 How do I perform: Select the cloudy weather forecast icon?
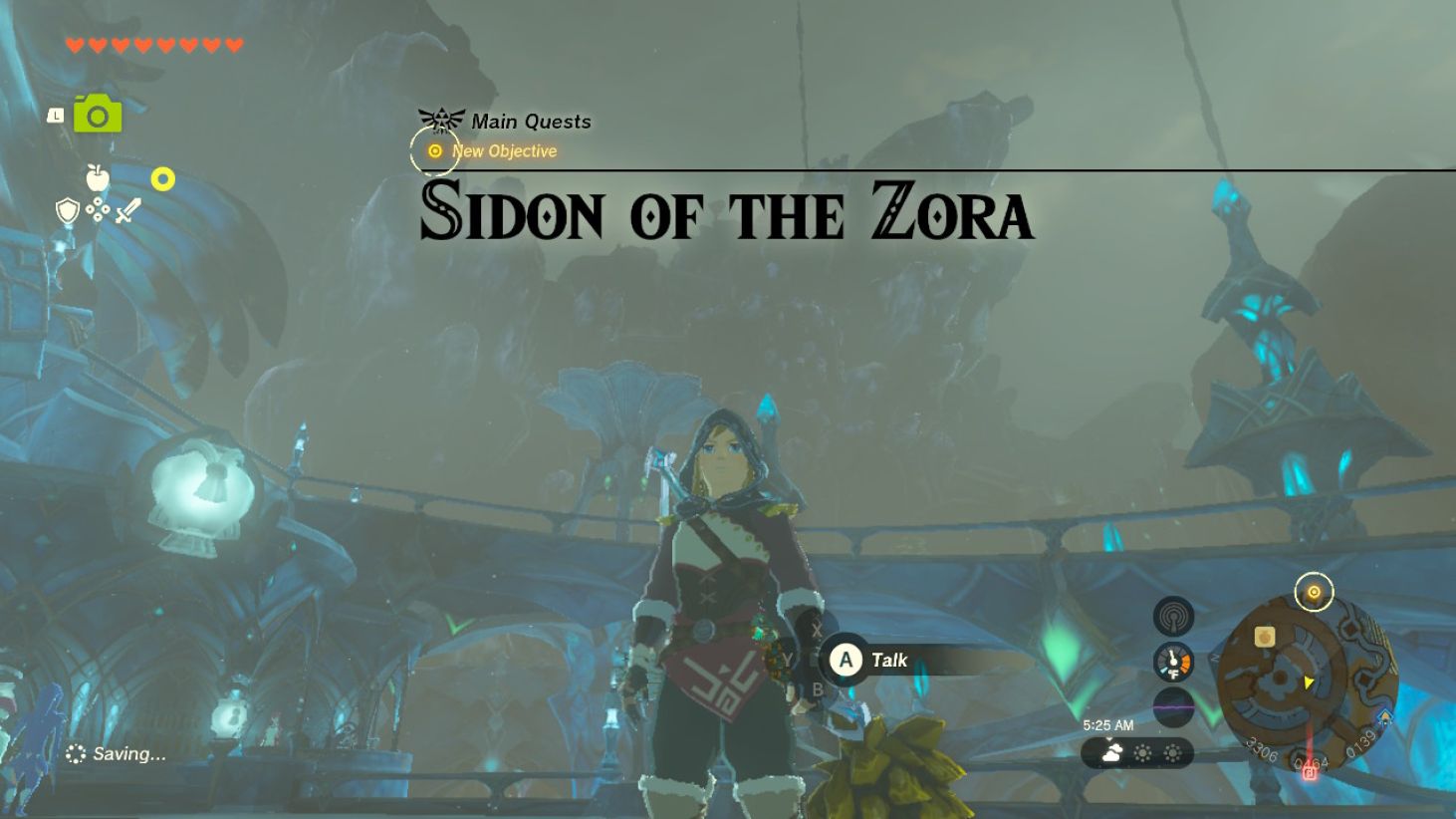(x=1110, y=750)
